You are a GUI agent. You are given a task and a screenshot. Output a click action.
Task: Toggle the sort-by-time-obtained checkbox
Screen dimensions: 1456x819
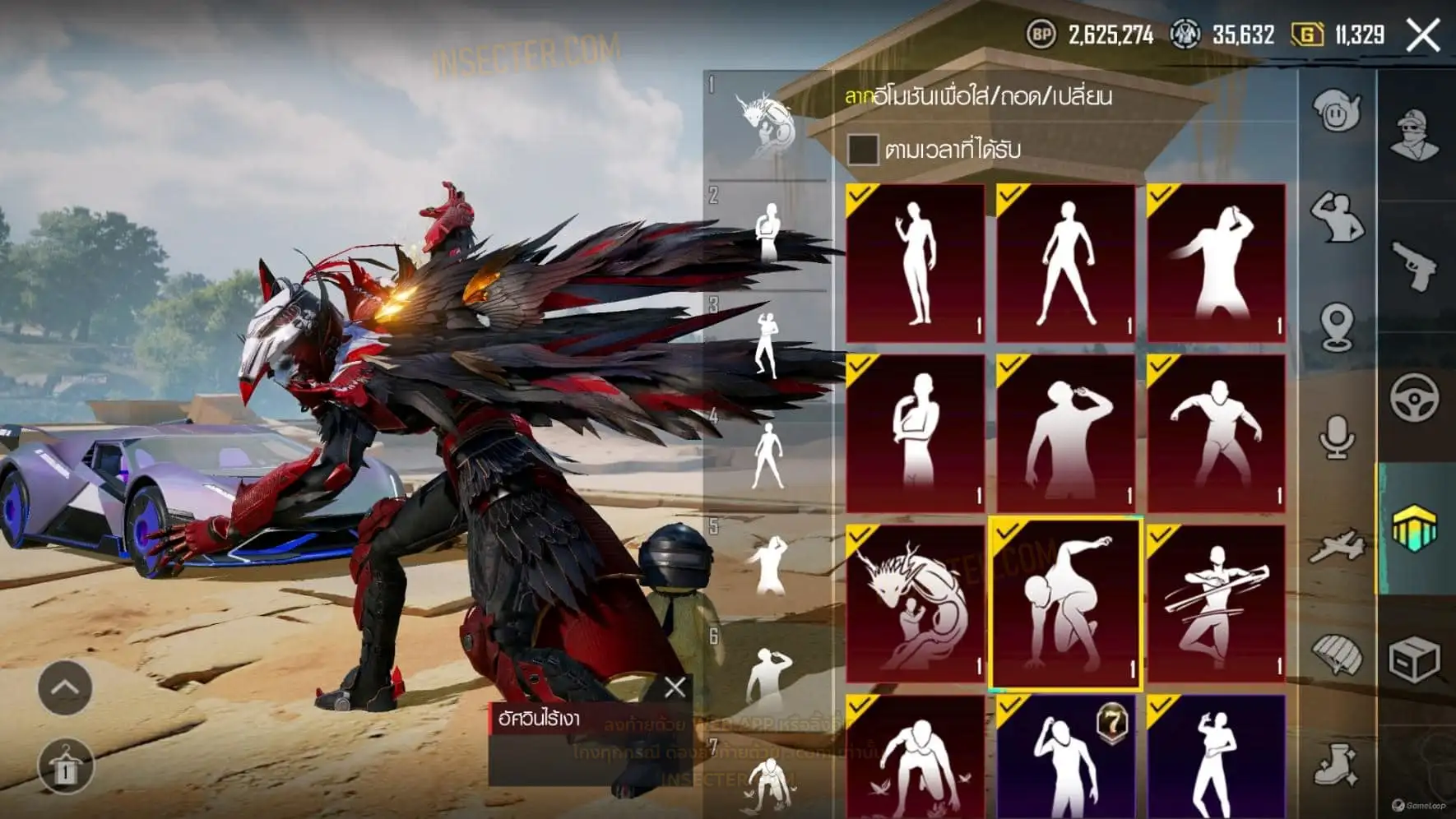[862, 150]
